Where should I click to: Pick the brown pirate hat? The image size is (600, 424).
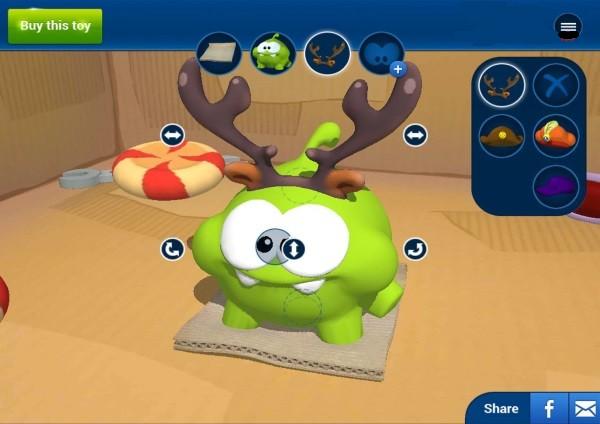click(502, 136)
